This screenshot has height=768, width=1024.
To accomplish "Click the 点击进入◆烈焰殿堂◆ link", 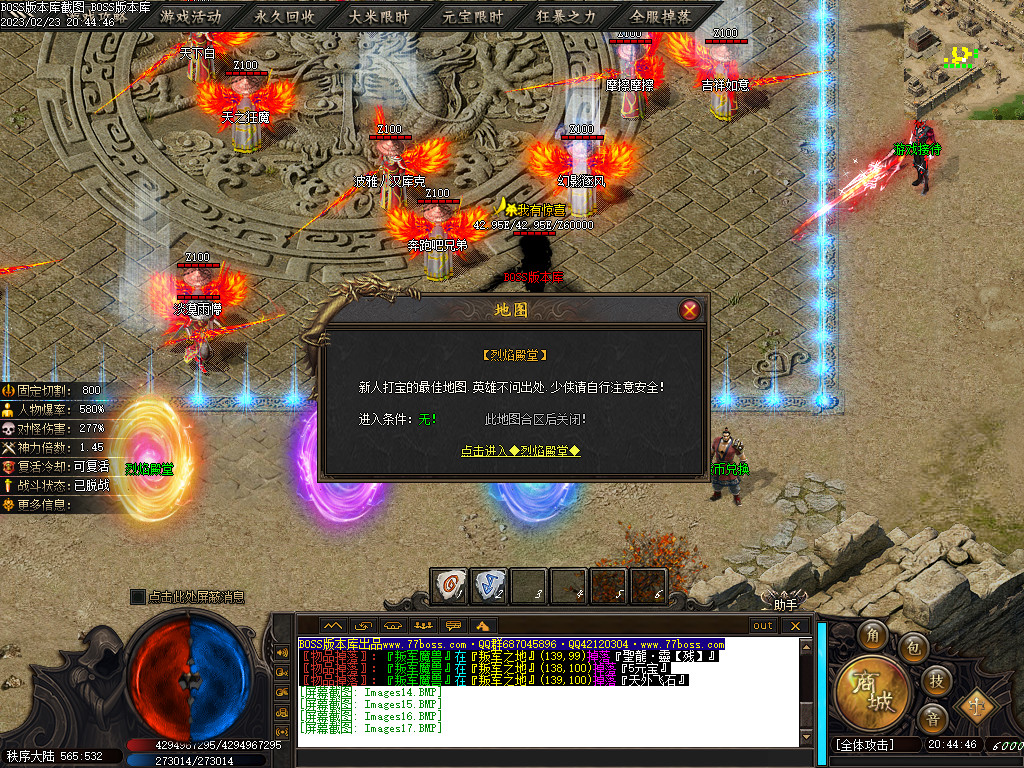I will (520, 451).
